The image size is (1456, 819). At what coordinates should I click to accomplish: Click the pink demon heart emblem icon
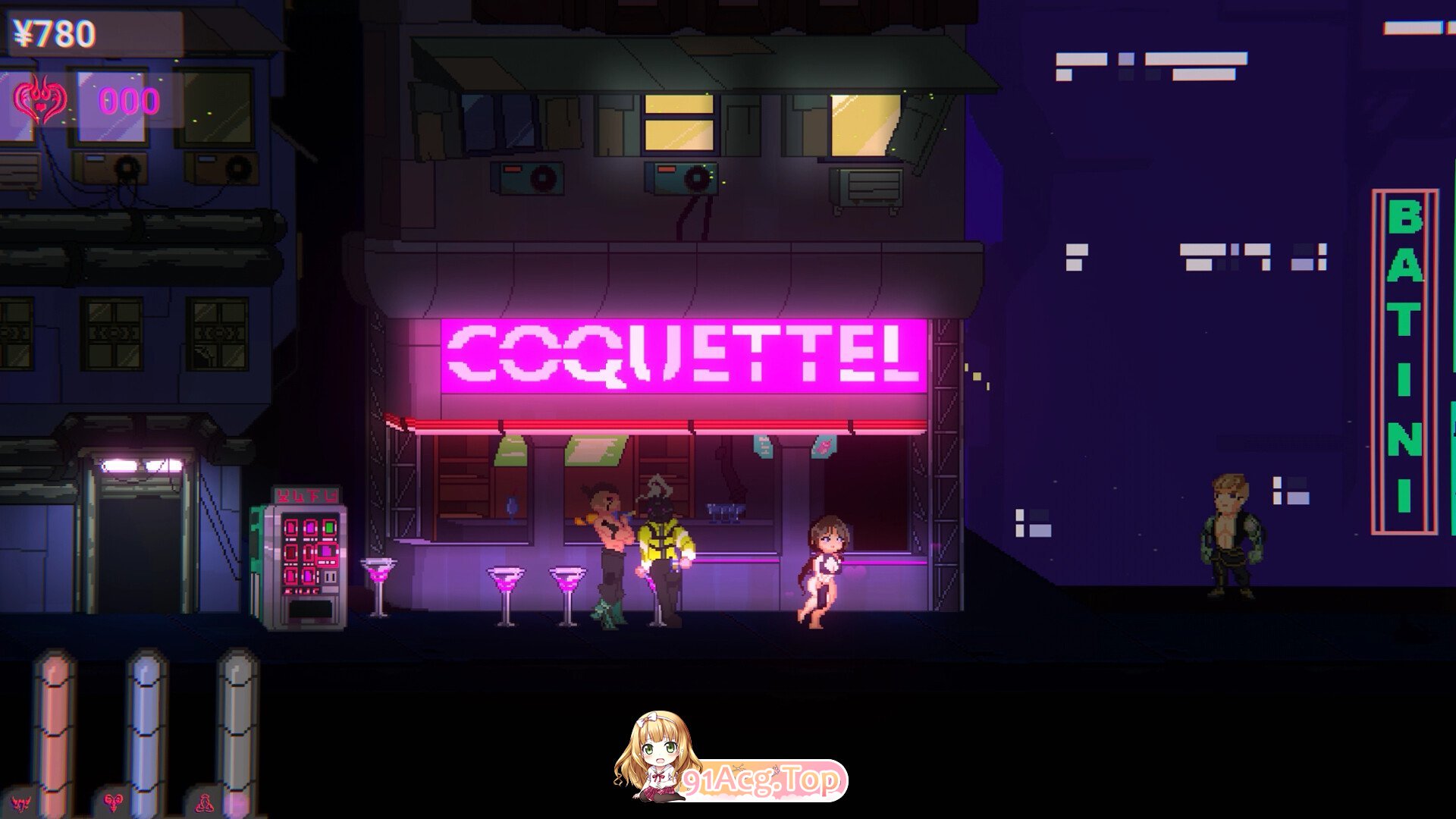pyautogui.click(x=40, y=101)
